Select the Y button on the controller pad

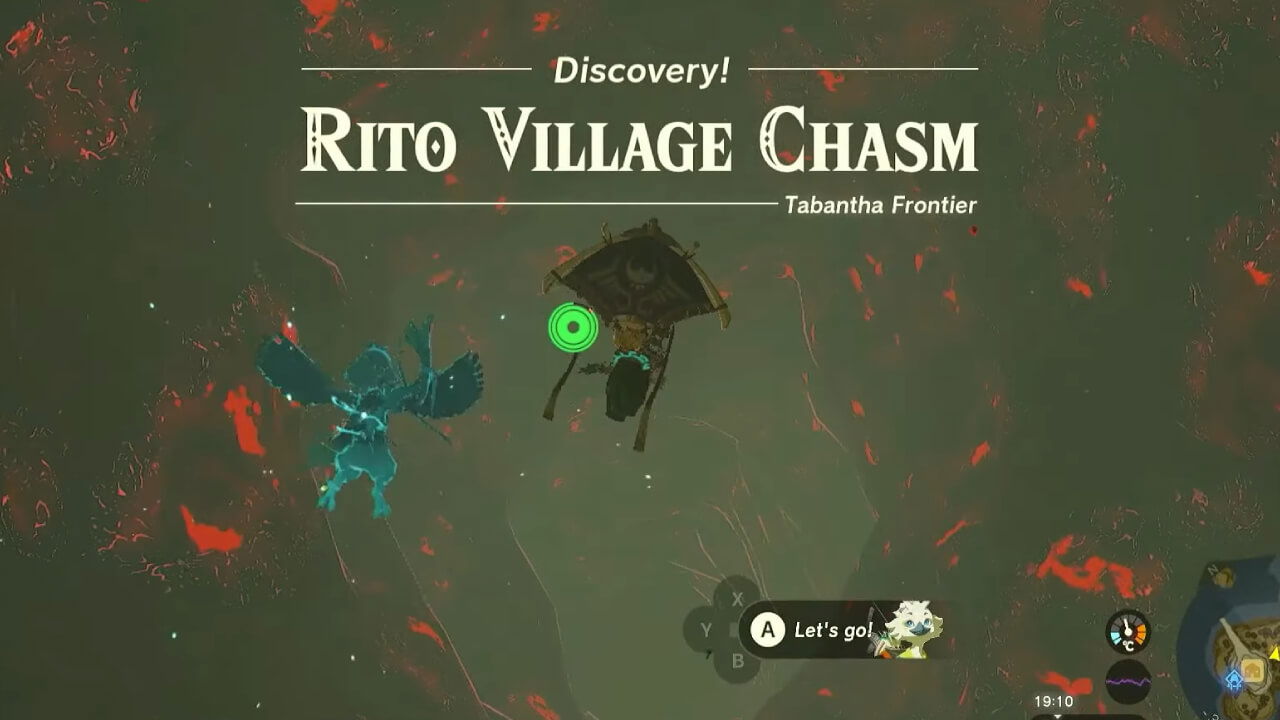click(707, 630)
